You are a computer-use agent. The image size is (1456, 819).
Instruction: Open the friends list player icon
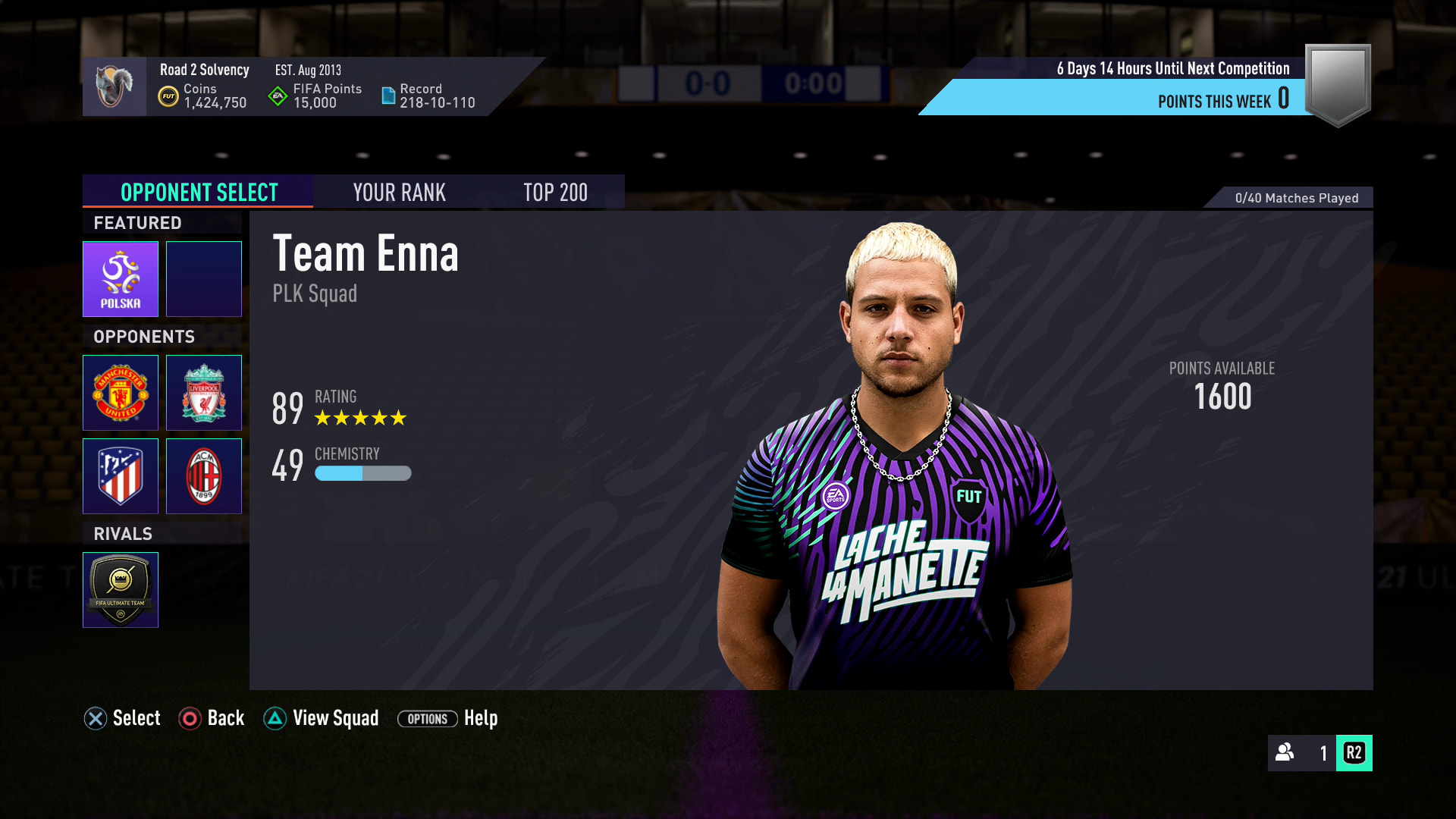(1285, 752)
